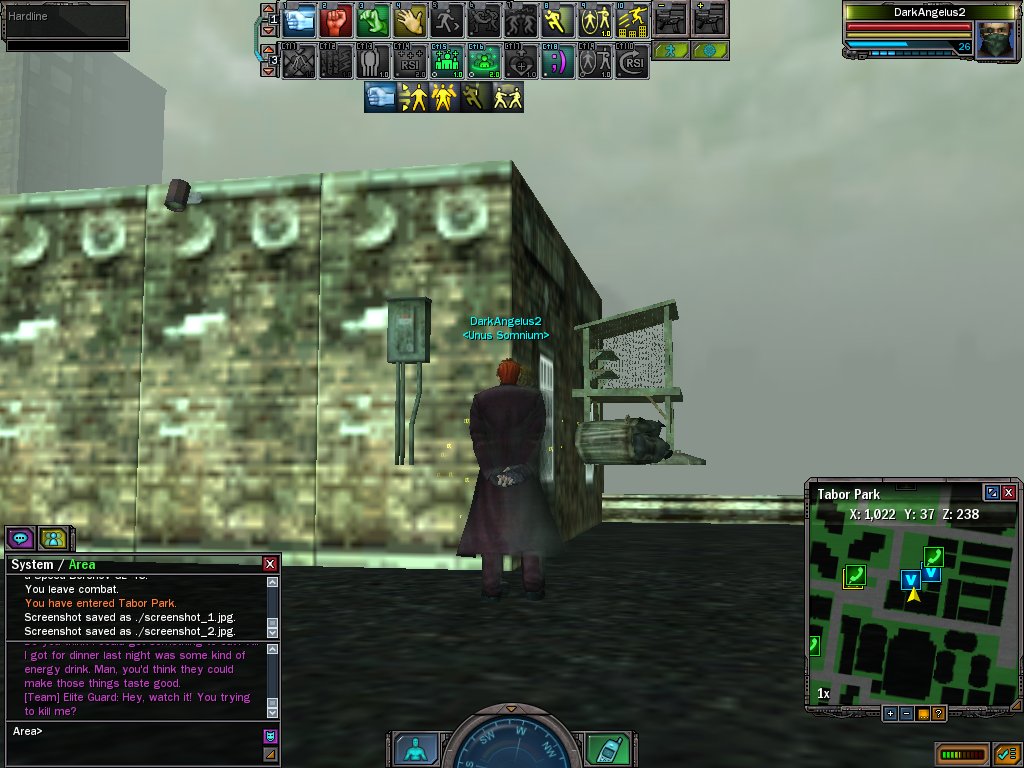Image resolution: width=1024 pixels, height=768 pixels.
Task: Zoom in the minimap with the plus button
Action: (889, 713)
